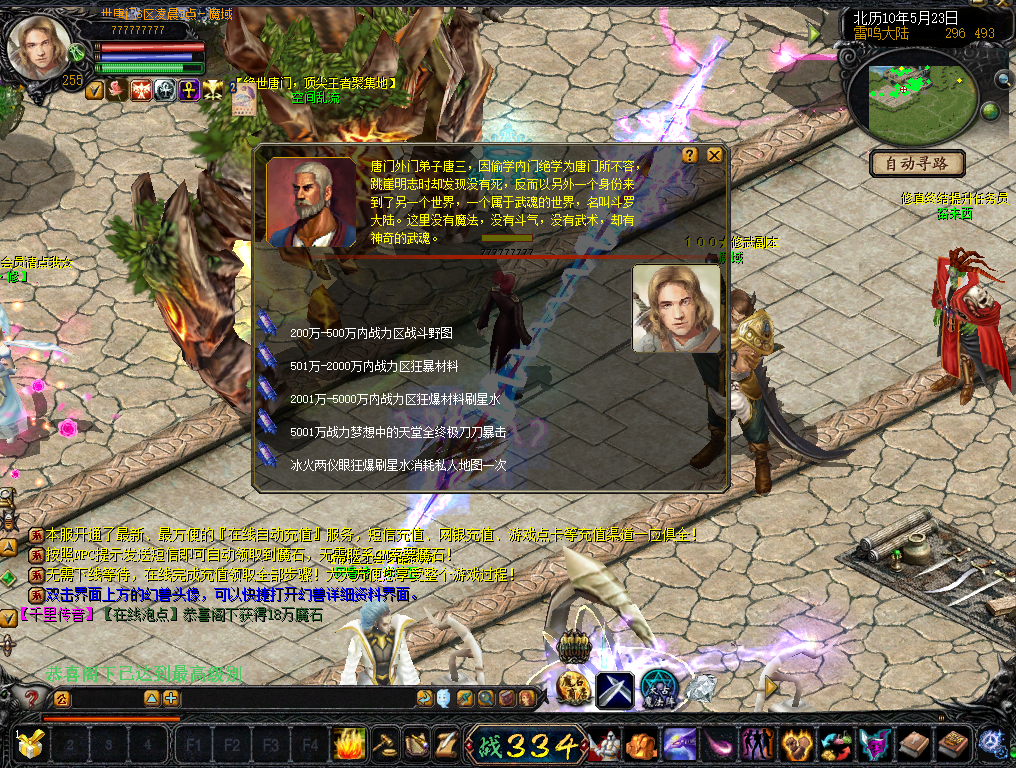
Task: Click the 自动寻路 auto-pathfinding button
Action: point(917,163)
